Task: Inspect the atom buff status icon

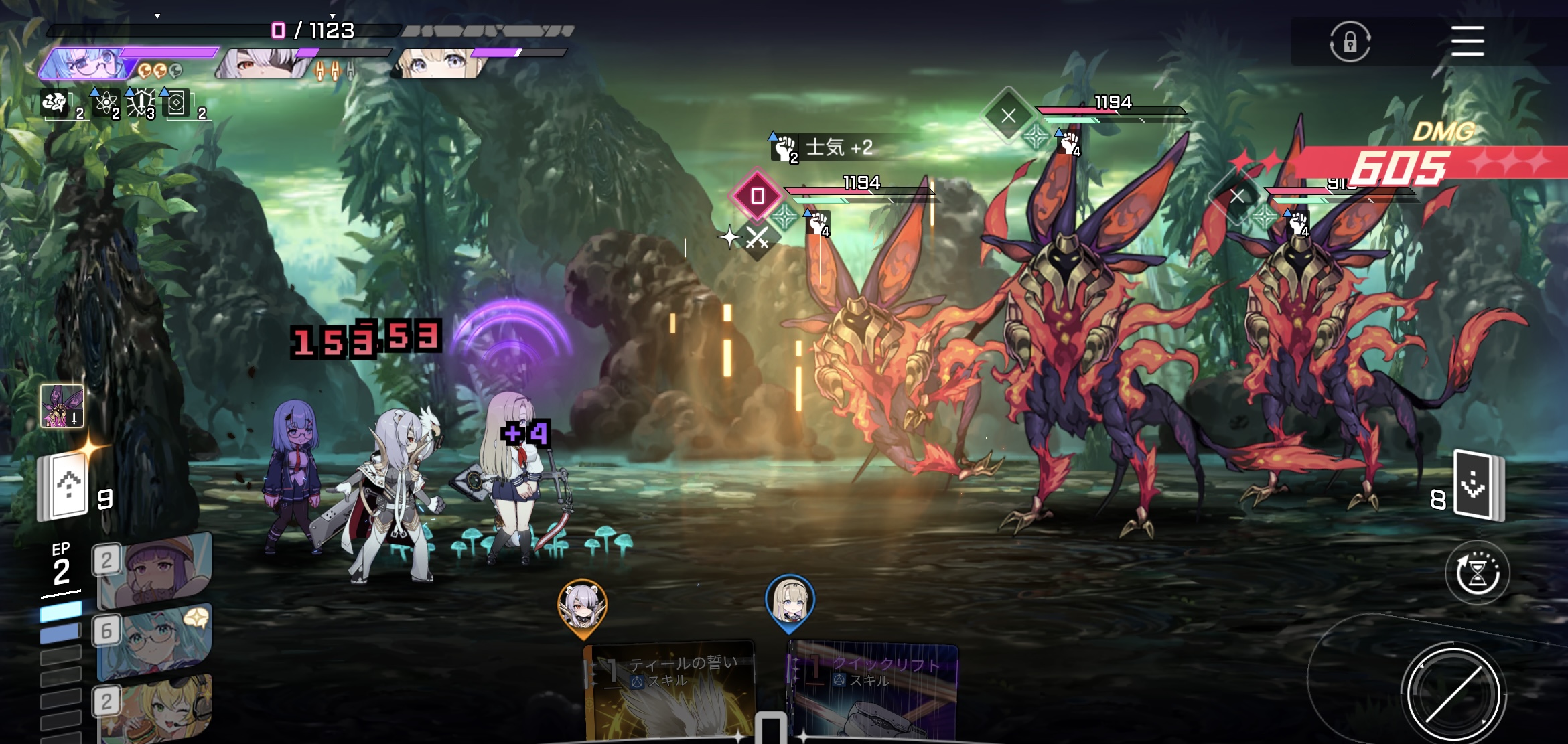Action: (x=105, y=103)
